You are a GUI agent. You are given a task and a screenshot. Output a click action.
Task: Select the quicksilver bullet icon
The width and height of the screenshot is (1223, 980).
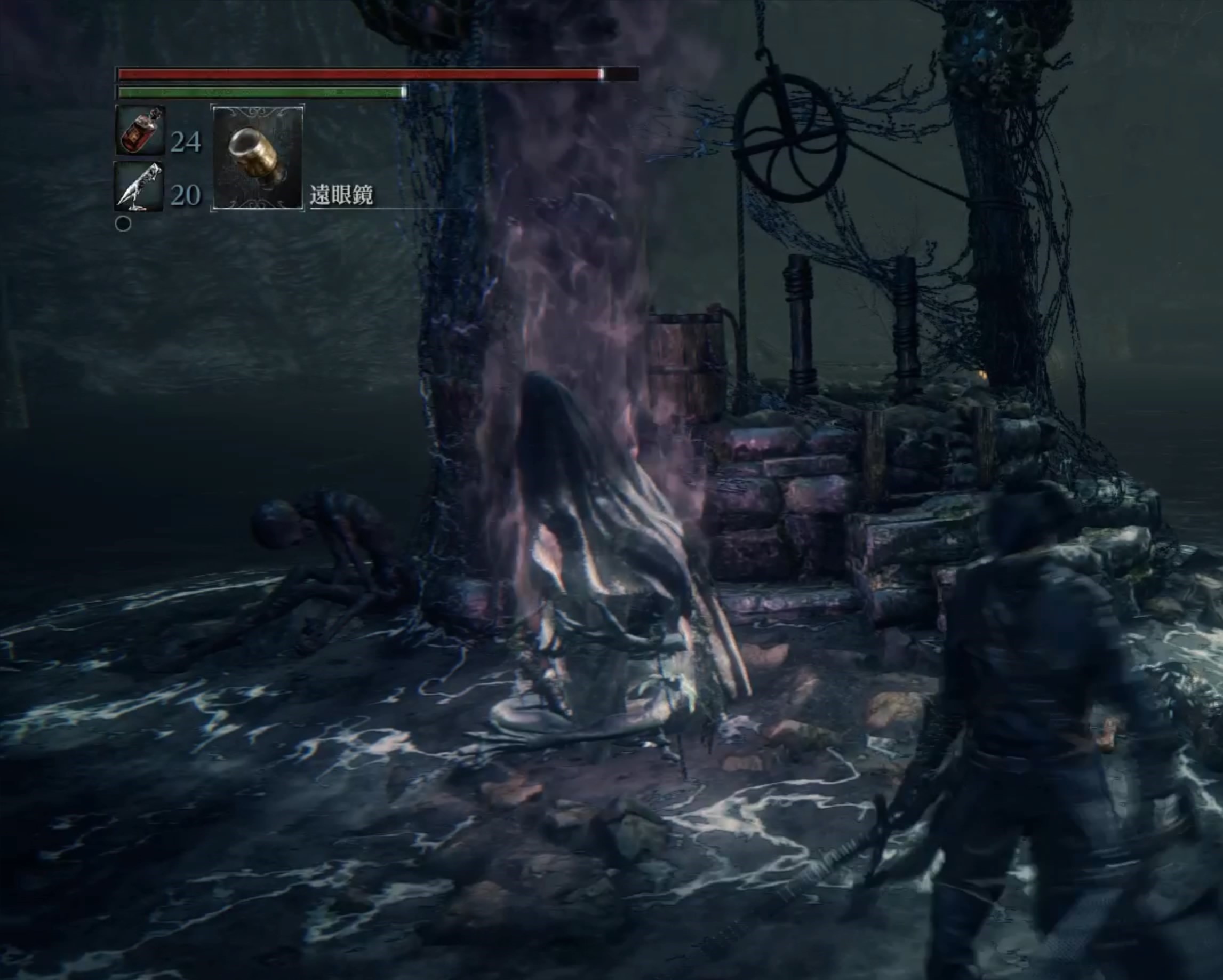(139, 187)
